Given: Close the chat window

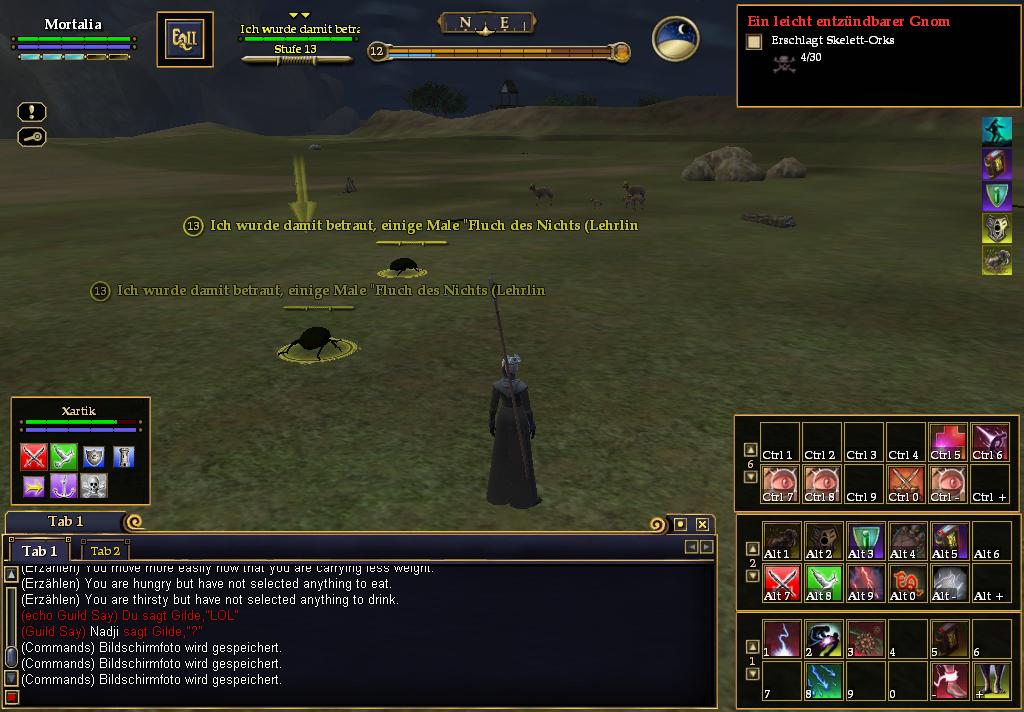Looking at the screenshot, I should 702,524.
